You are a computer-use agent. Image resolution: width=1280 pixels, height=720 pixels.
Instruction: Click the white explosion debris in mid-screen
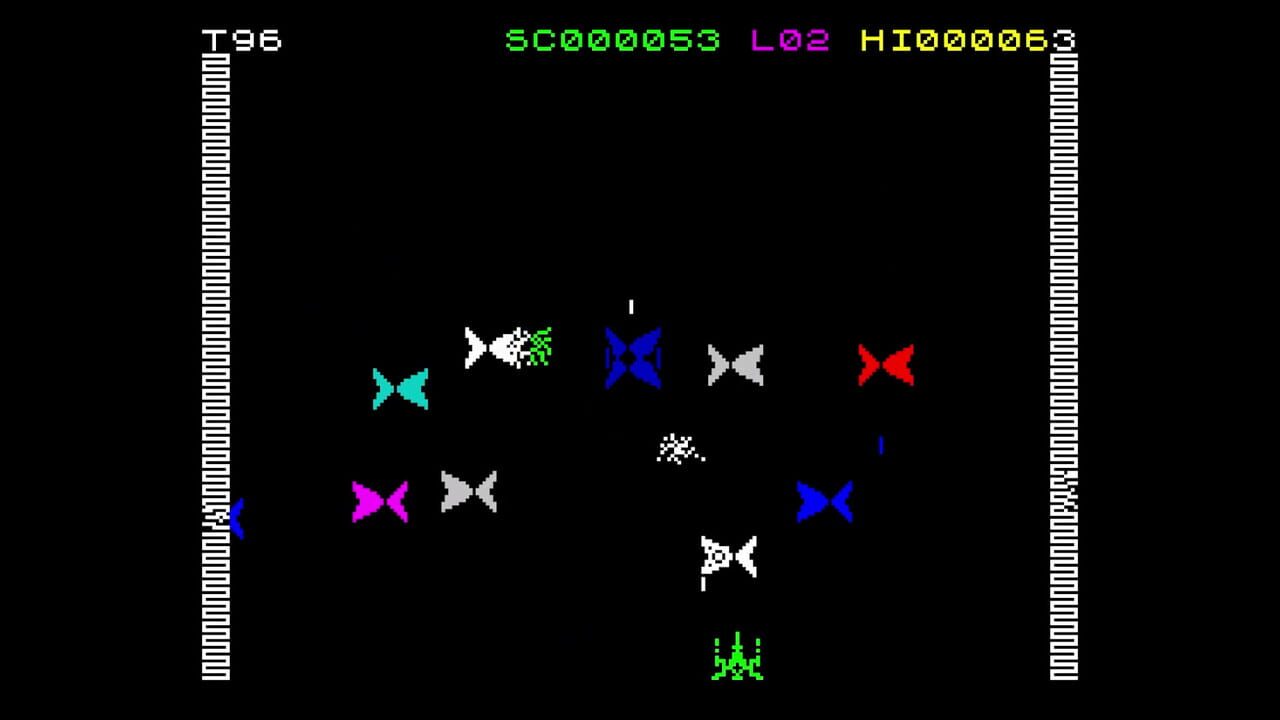click(x=678, y=448)
